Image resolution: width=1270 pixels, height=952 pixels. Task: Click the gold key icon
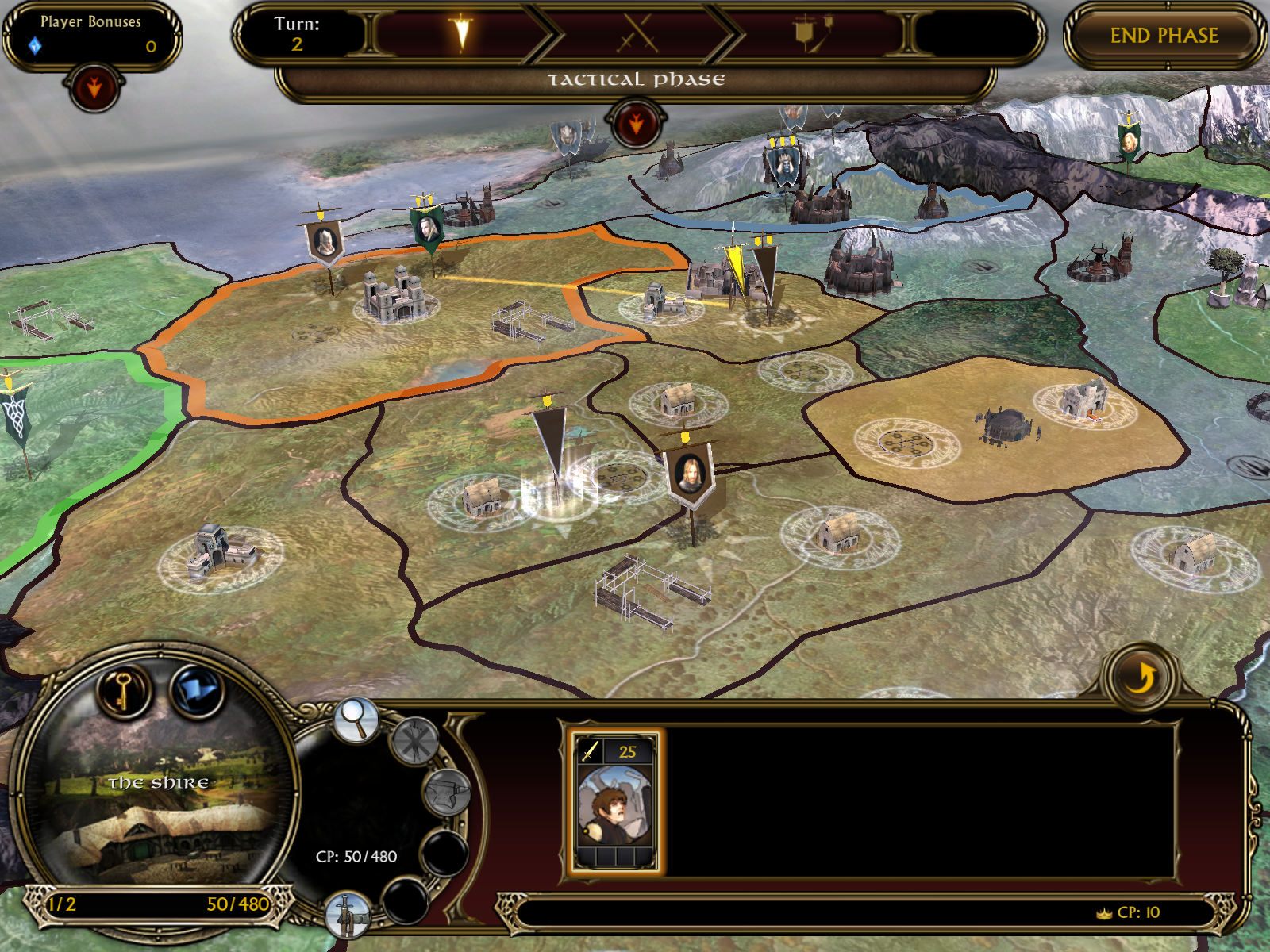coord(124,691)
